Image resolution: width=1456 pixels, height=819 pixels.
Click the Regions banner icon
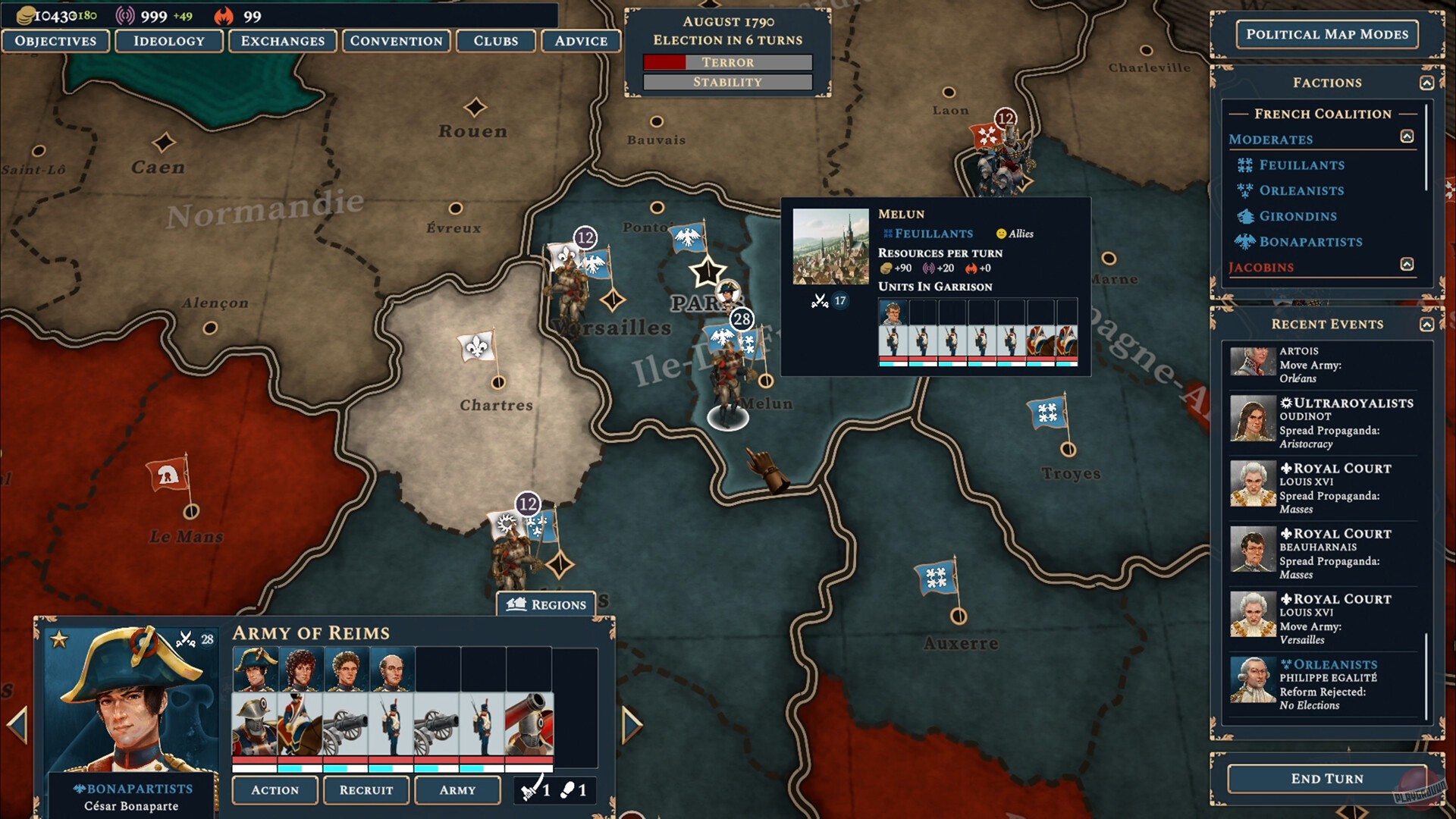[x=518, y=604]
